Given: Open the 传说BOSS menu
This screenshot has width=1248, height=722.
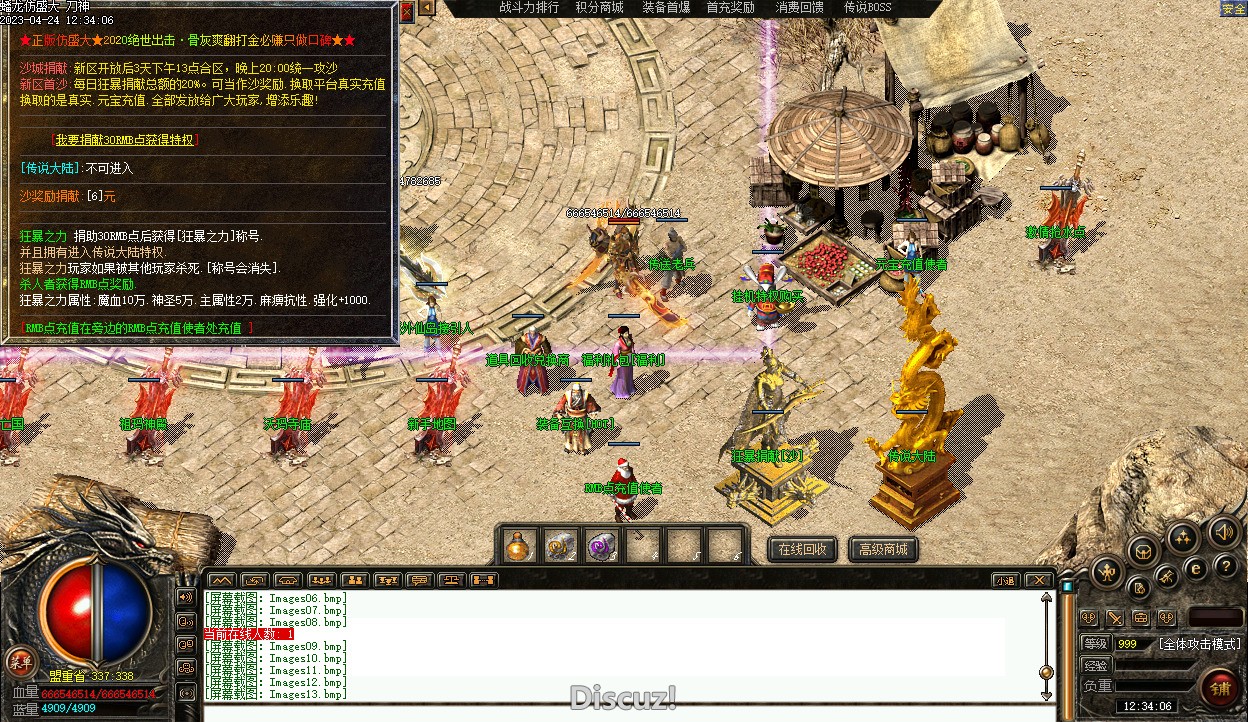Looking at the screenshot, I should click(867, 8).
